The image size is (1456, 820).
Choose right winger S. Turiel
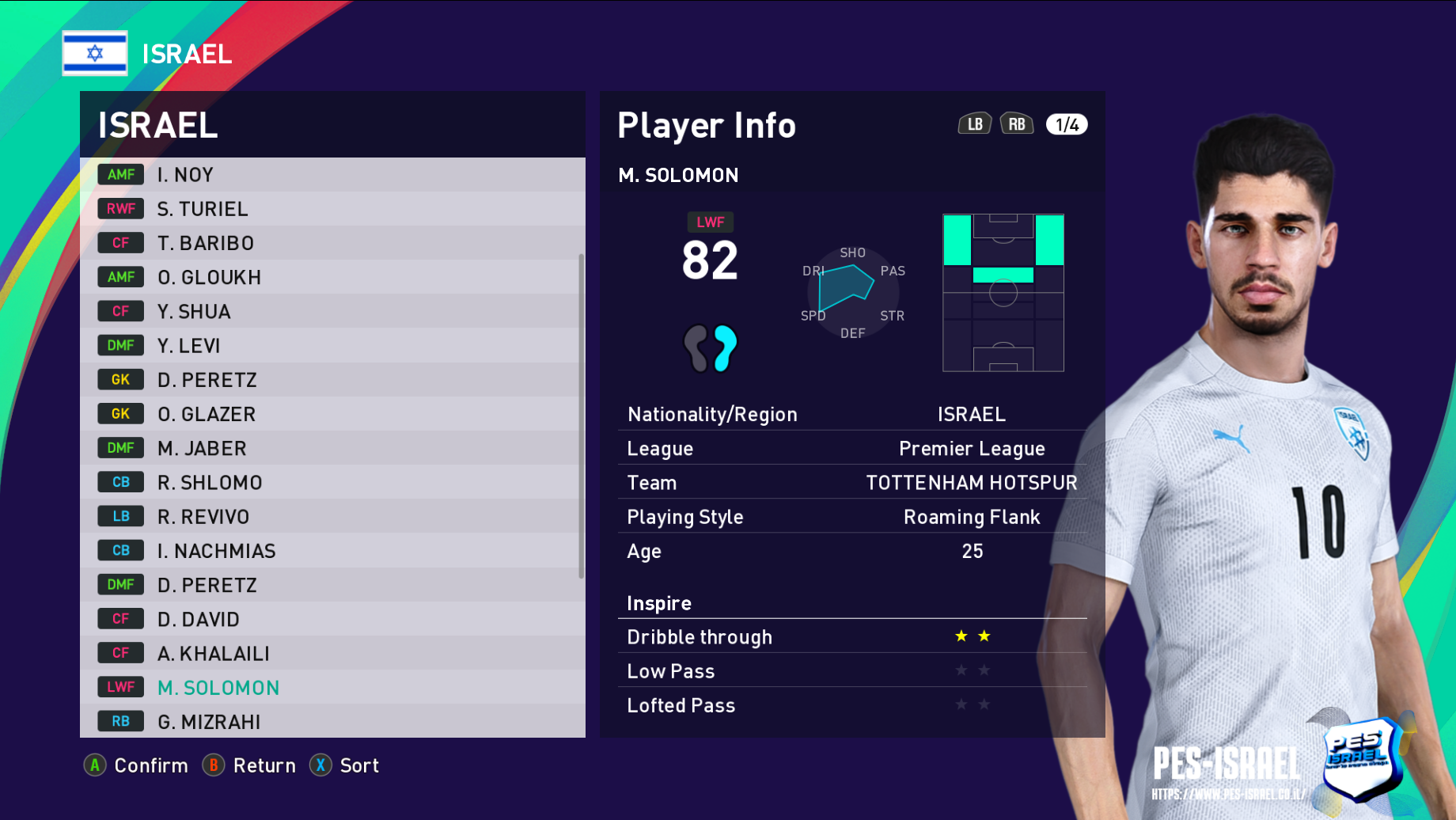(x=332, y=209)
